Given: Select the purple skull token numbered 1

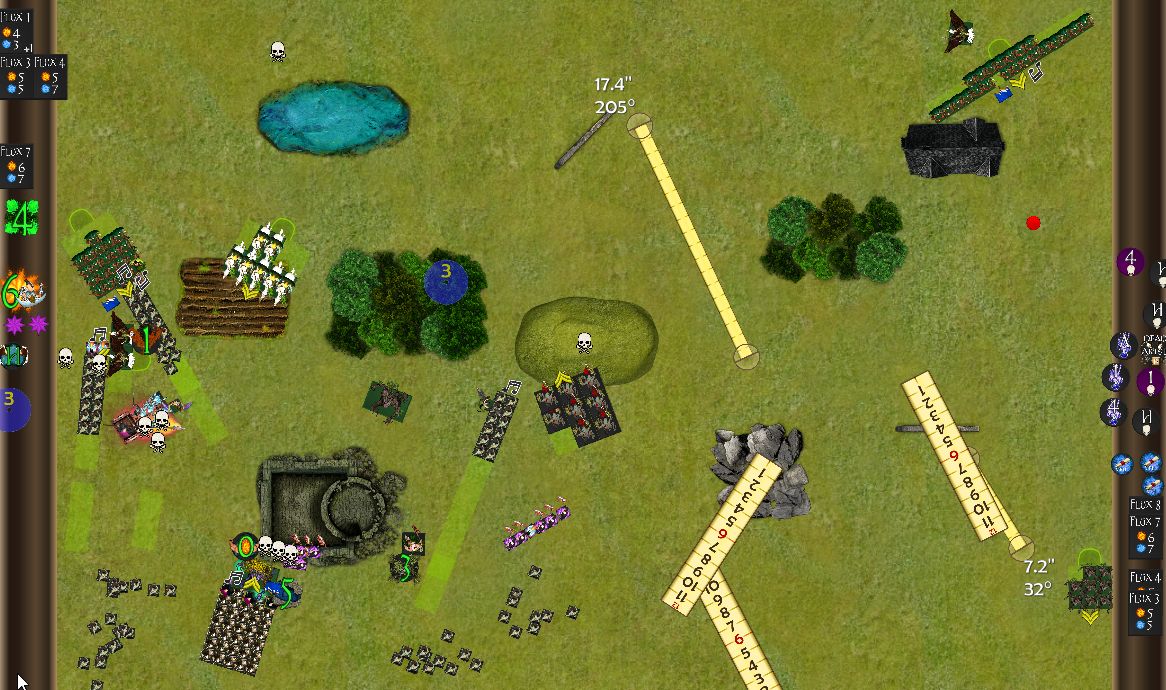Looking at the screenshot, I should coord(1150,381).
